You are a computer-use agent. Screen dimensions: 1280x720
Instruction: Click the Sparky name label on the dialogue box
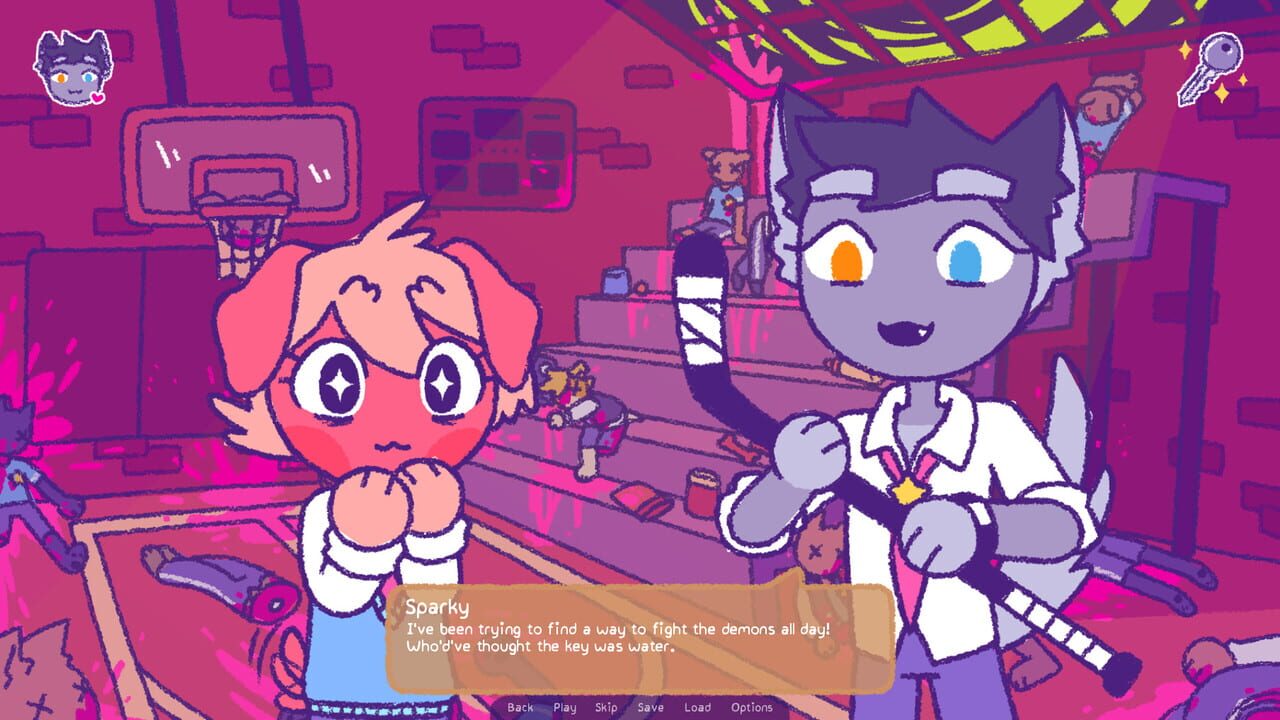437,604
